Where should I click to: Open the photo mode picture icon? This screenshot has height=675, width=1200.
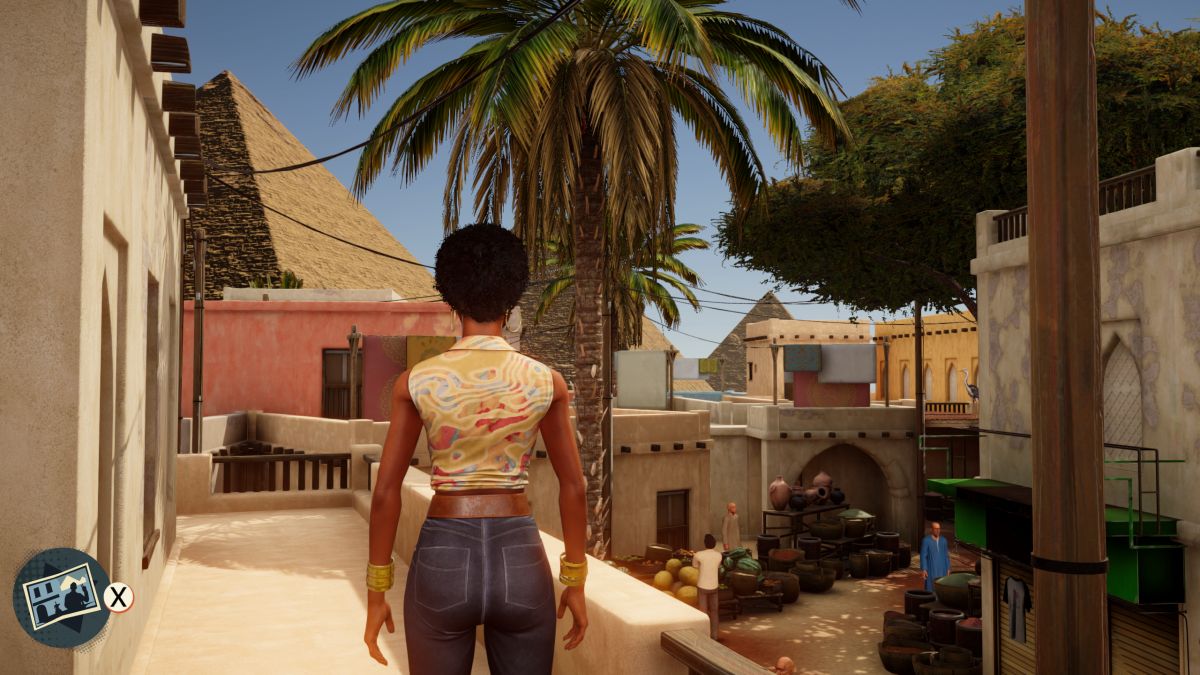click(61, 597)
